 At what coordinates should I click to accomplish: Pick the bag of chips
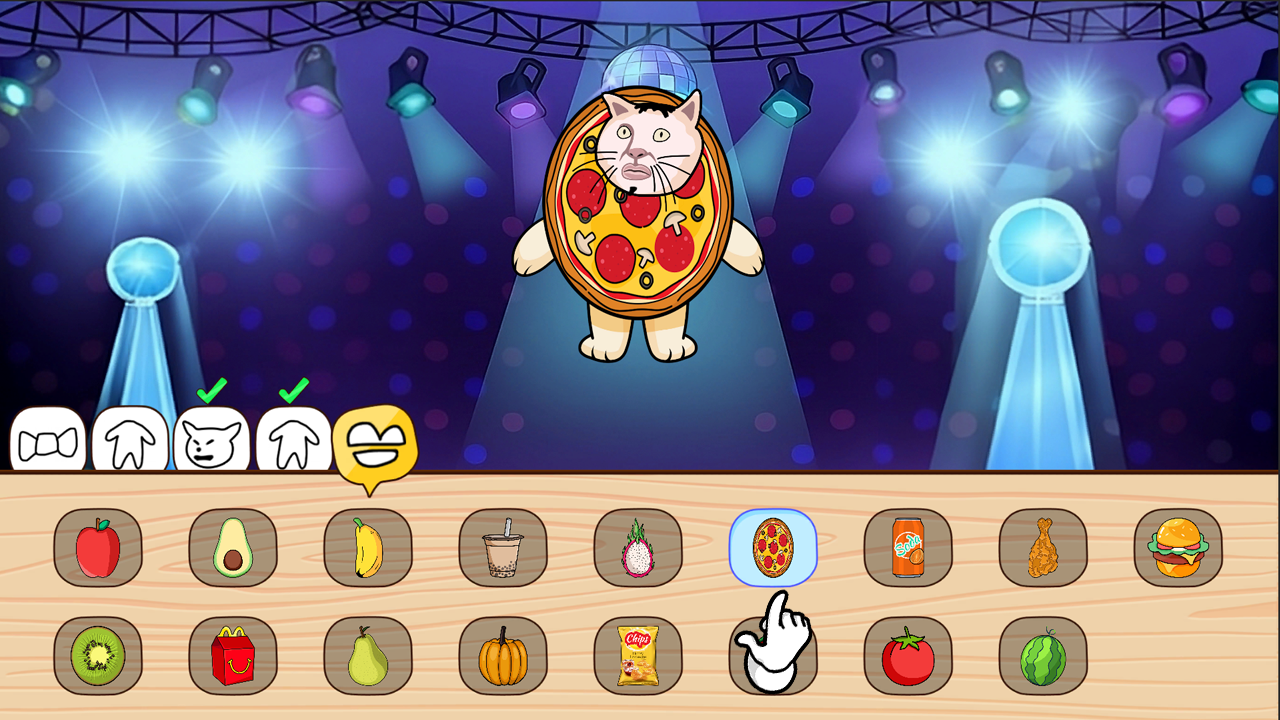[x=640, y=656]
